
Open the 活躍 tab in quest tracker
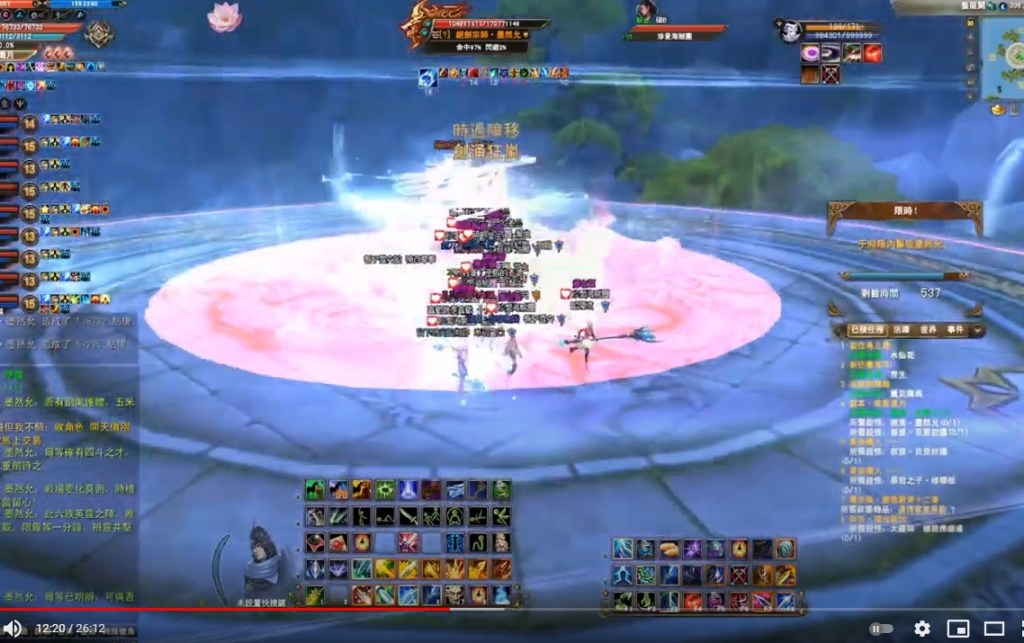[x=902, y=329]
